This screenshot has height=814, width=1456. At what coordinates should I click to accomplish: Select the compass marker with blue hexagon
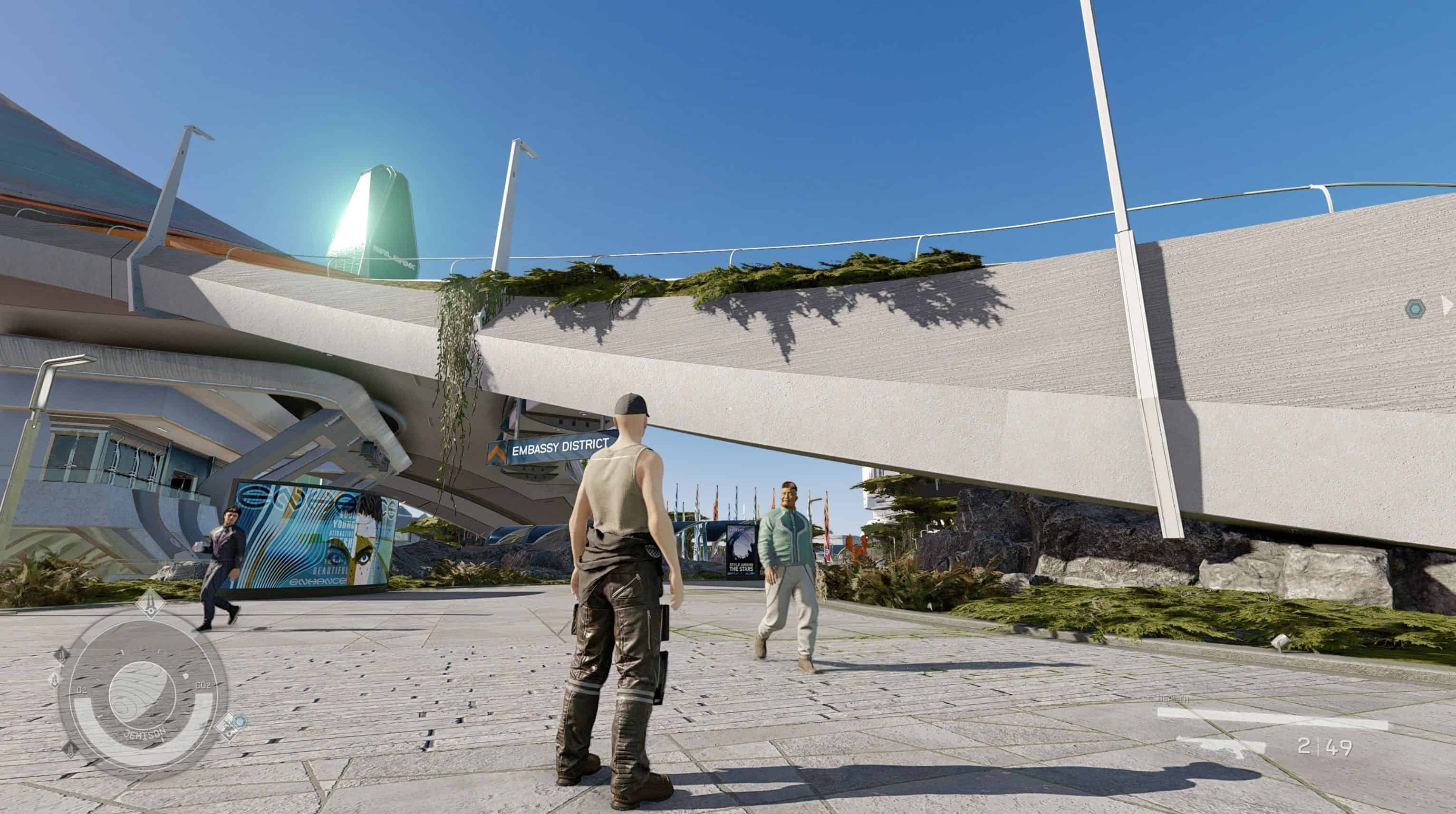(233, 725)
